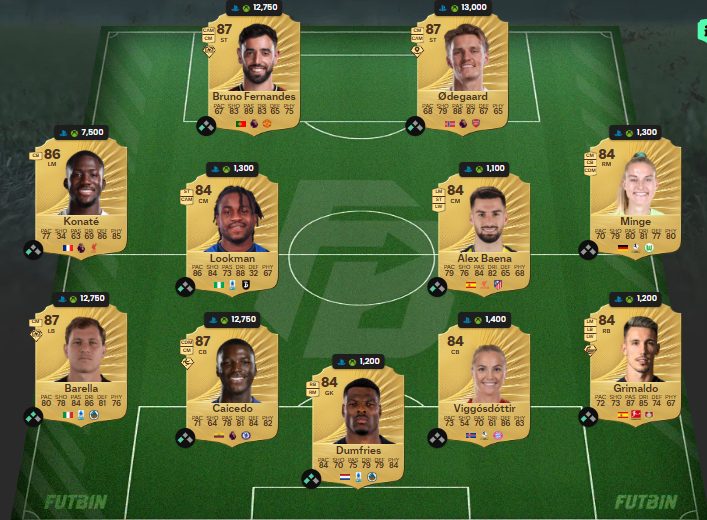Select the Bruno Fernandes striker card
Screen dimensions: 707x520
[254, 72]
